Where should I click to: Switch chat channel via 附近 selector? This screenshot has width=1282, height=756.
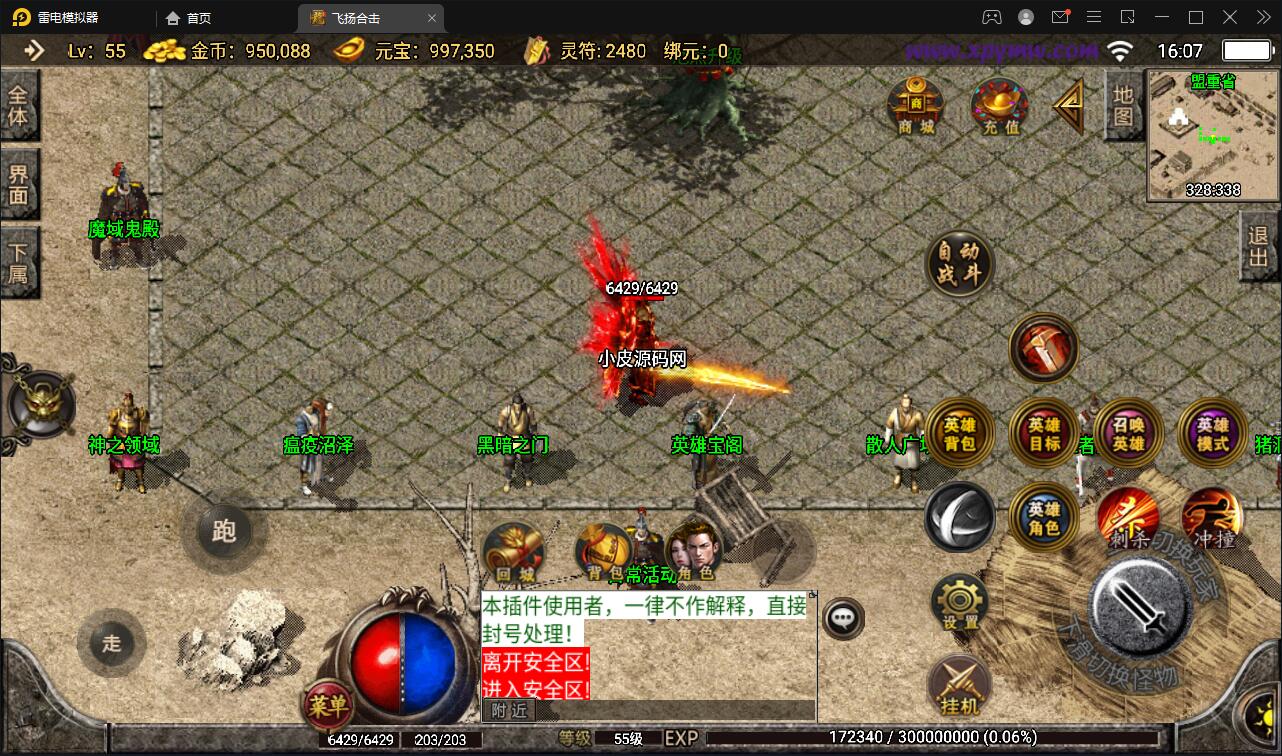508,710
